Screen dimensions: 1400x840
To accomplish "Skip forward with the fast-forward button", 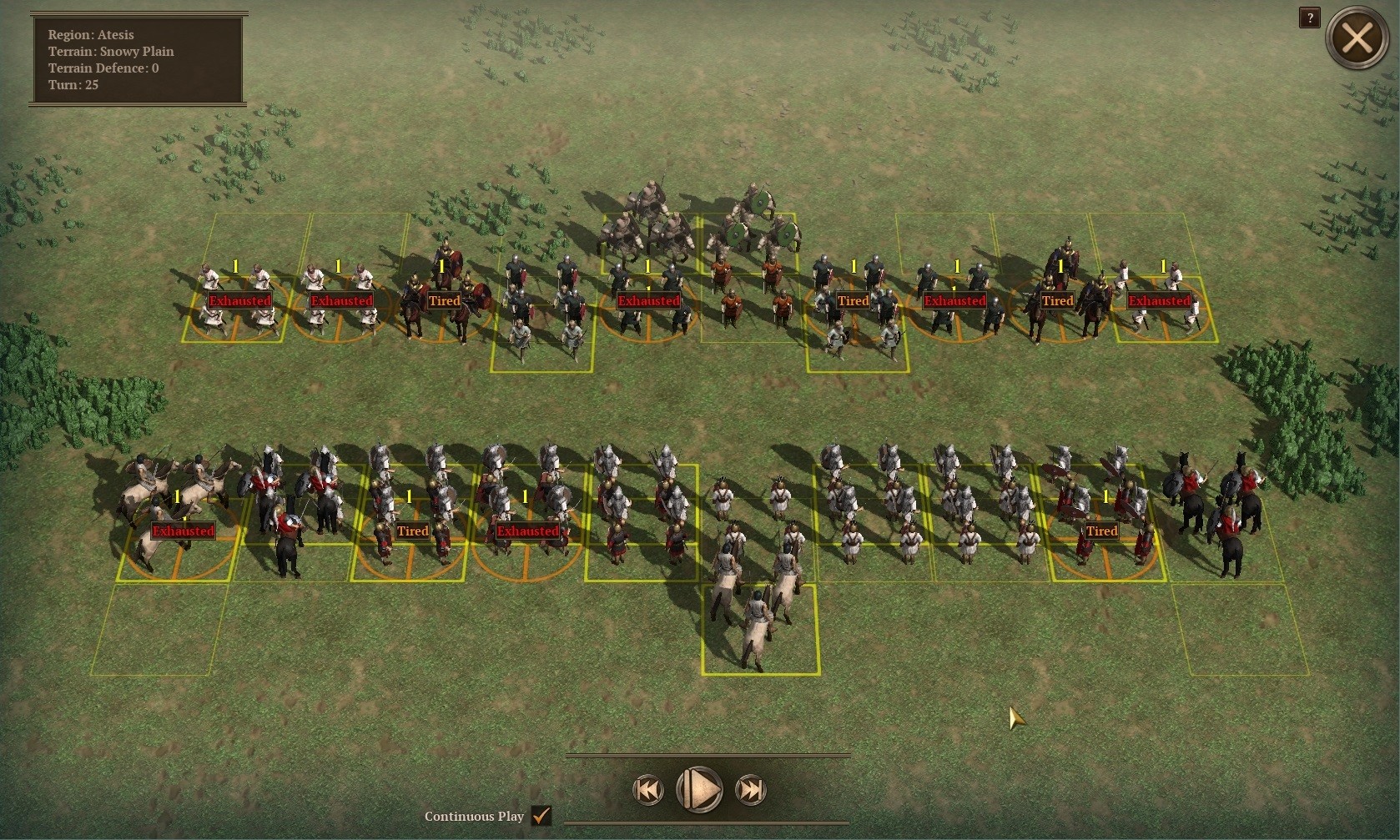I will point(750,789).
